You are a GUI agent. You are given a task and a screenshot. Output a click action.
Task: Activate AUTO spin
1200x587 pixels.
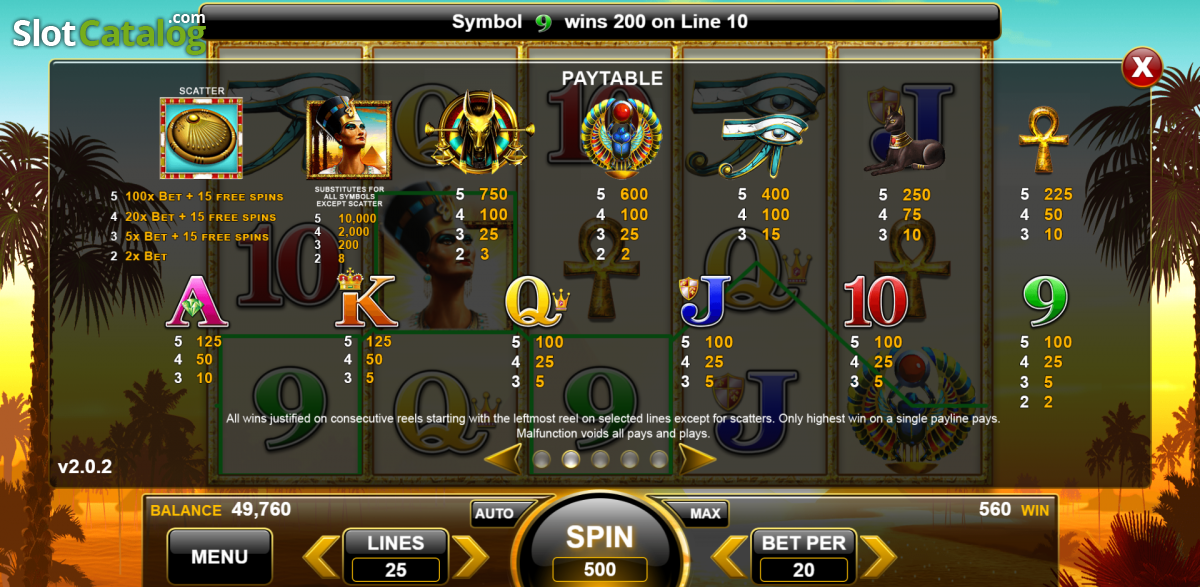pyautogui.click(x=494, y=513)
